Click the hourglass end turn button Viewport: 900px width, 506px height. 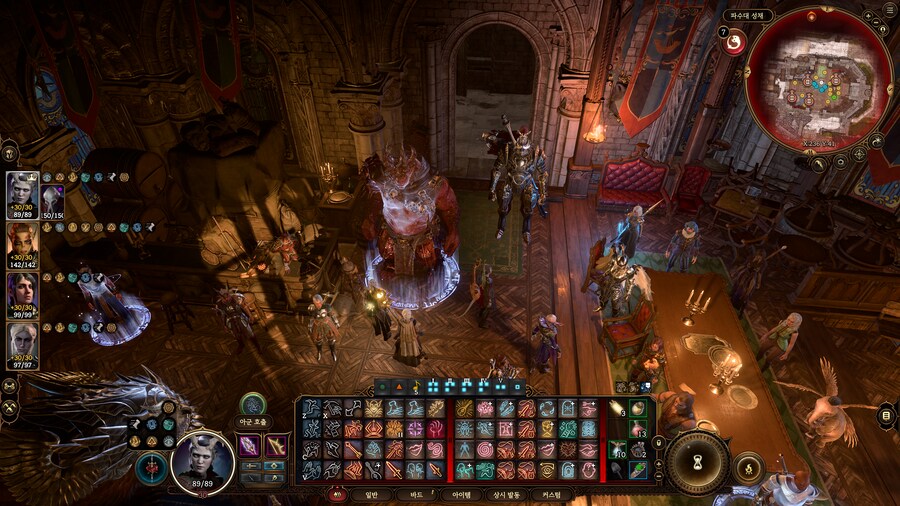click(697, 462)
